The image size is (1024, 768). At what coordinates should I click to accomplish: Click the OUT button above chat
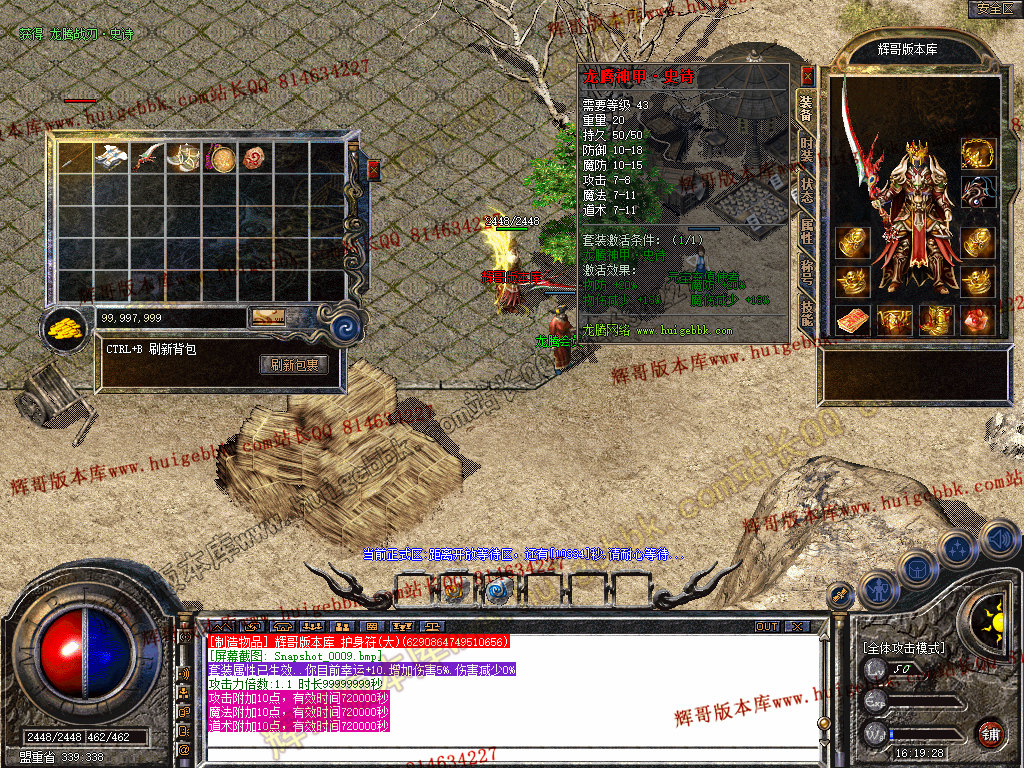tap(767, 627)
